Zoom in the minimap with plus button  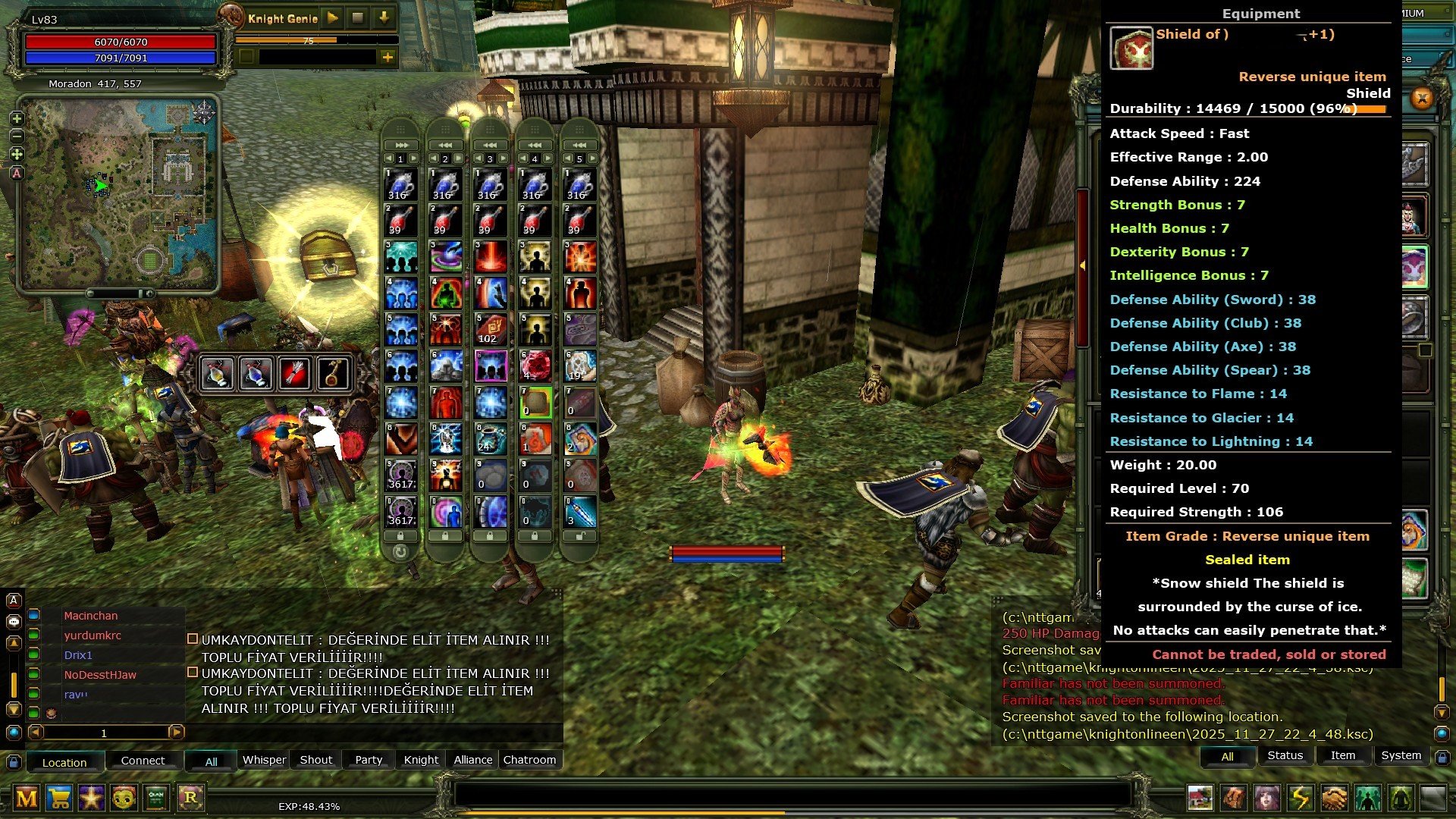tap(17, 119)
